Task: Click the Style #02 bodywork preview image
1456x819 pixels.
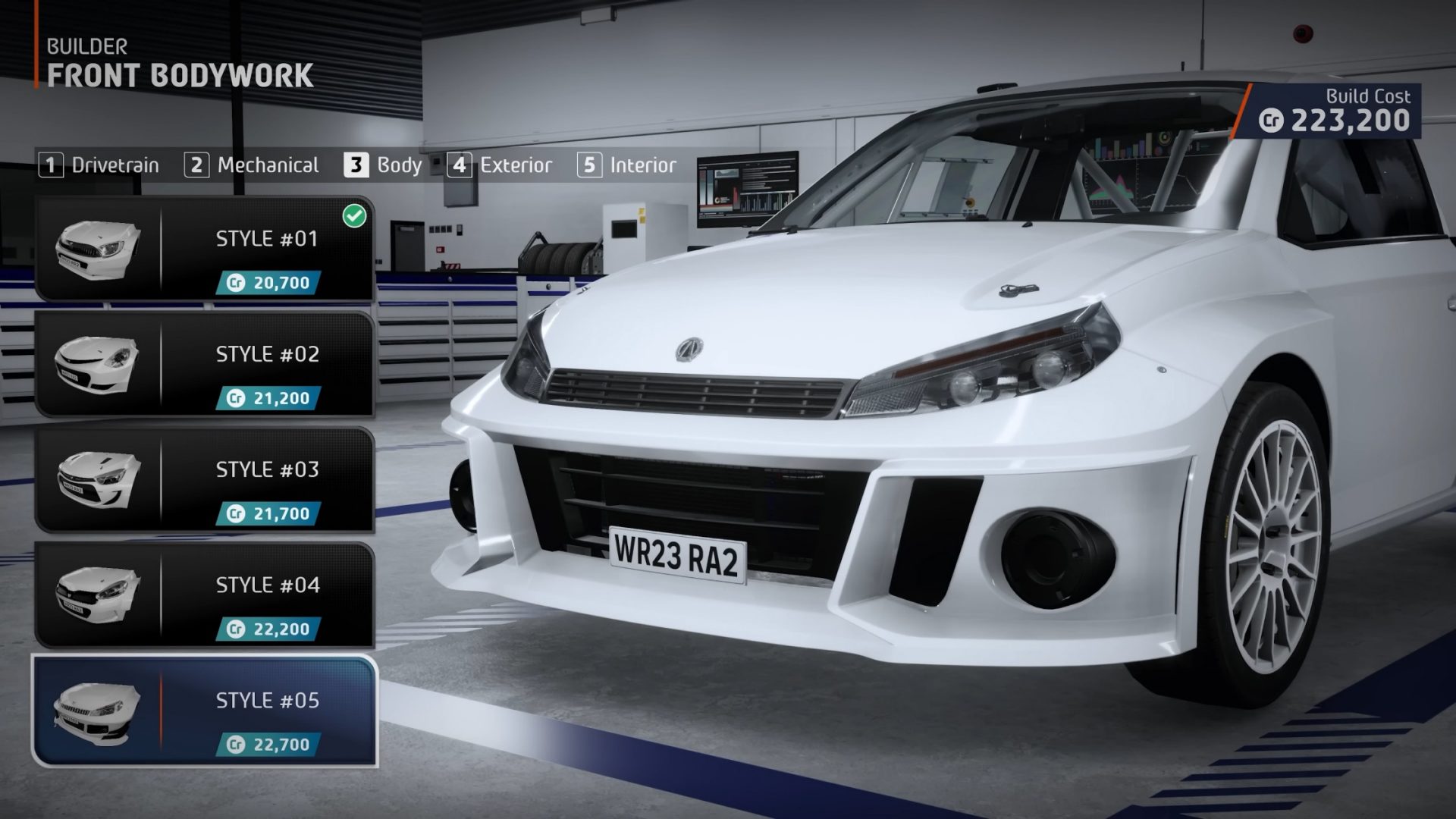Action: [x=96, y=366]
